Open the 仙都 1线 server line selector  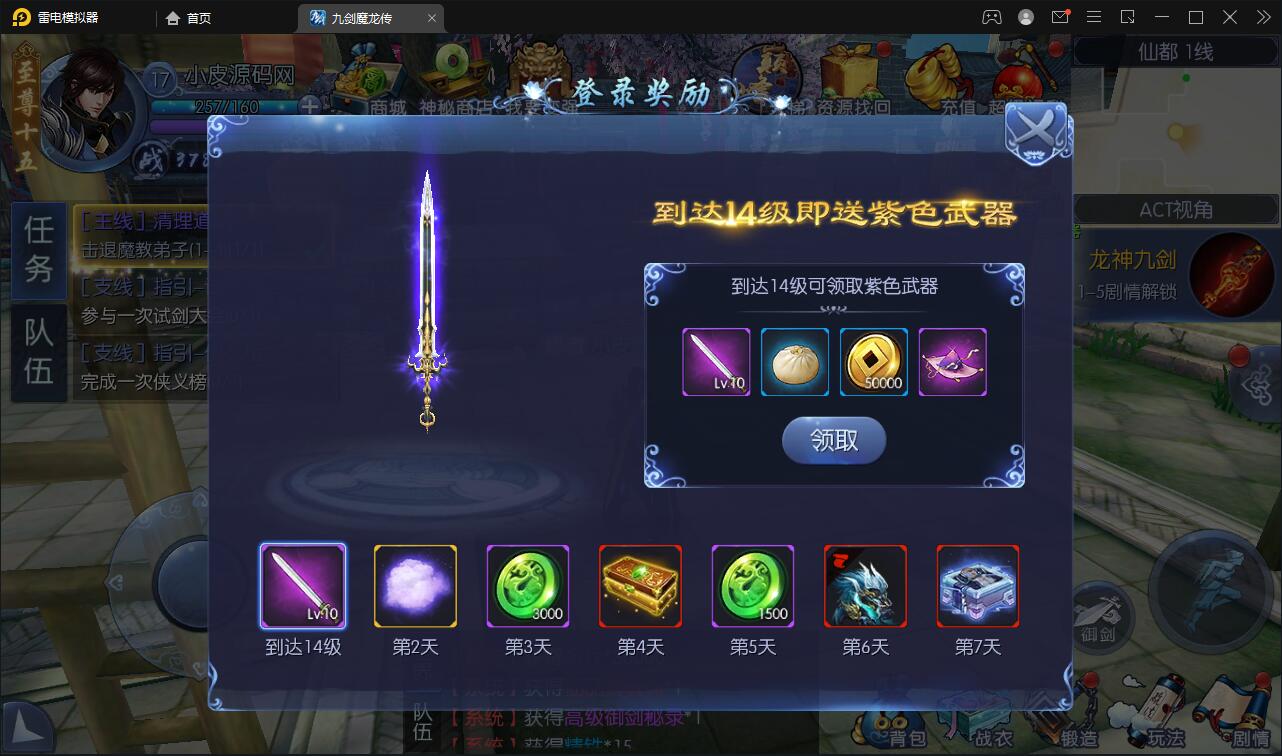pyautogui.click(x=1175, y=52)
